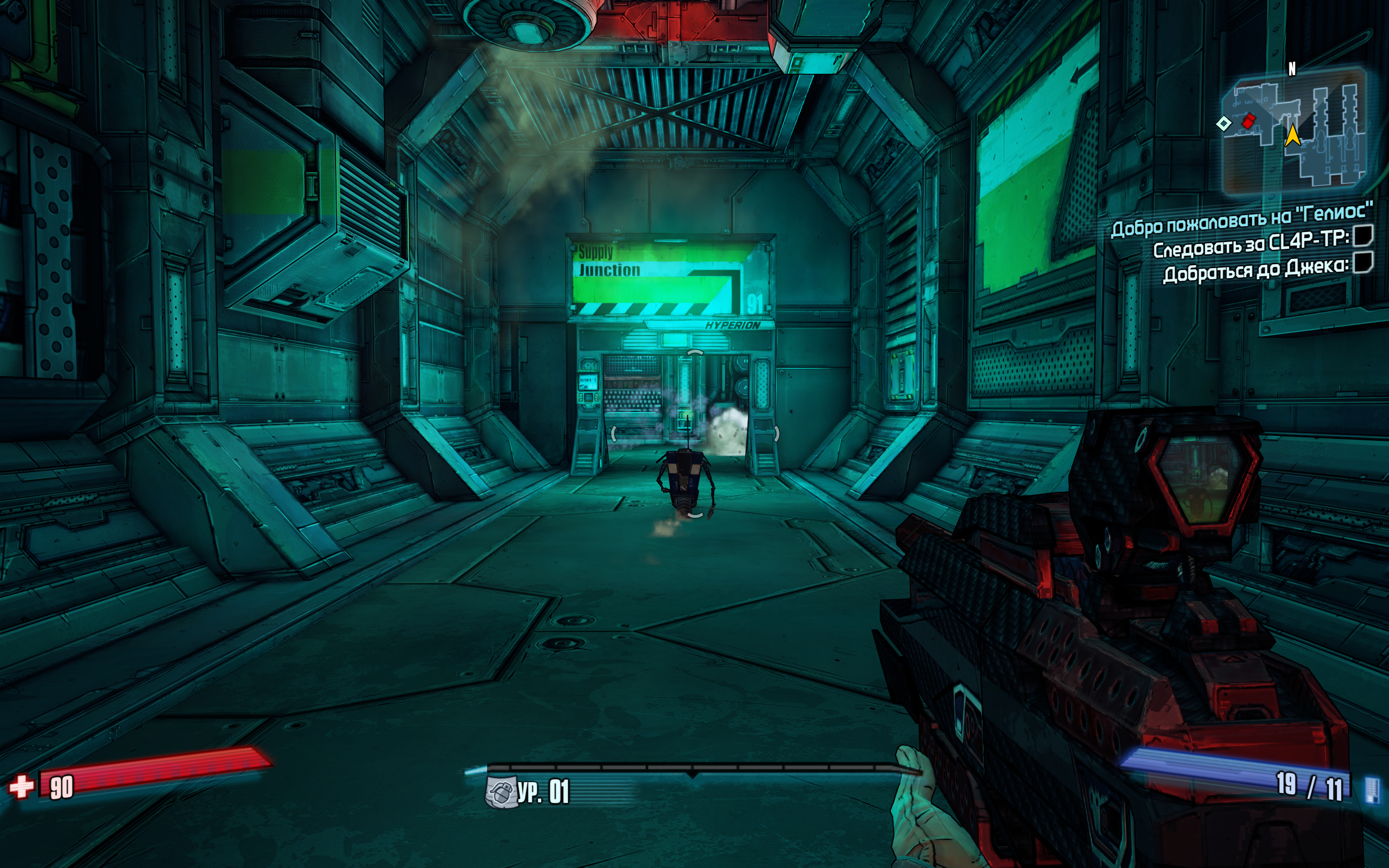The image size is (1389, 868).
Task: Click the red health cross icon
Action: 21,787
